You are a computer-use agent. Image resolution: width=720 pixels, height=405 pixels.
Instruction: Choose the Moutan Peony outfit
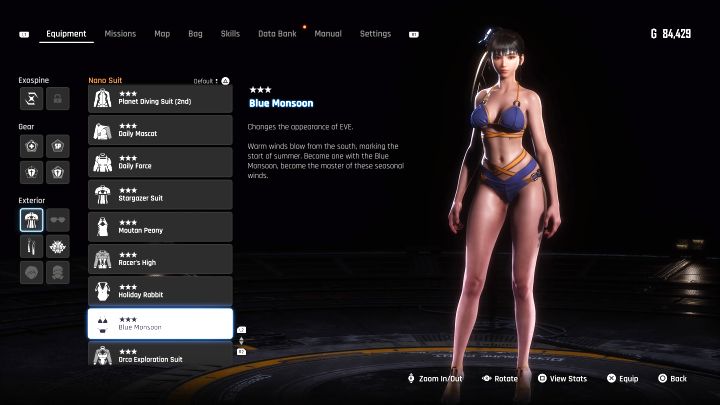click(x=160, y=226)
